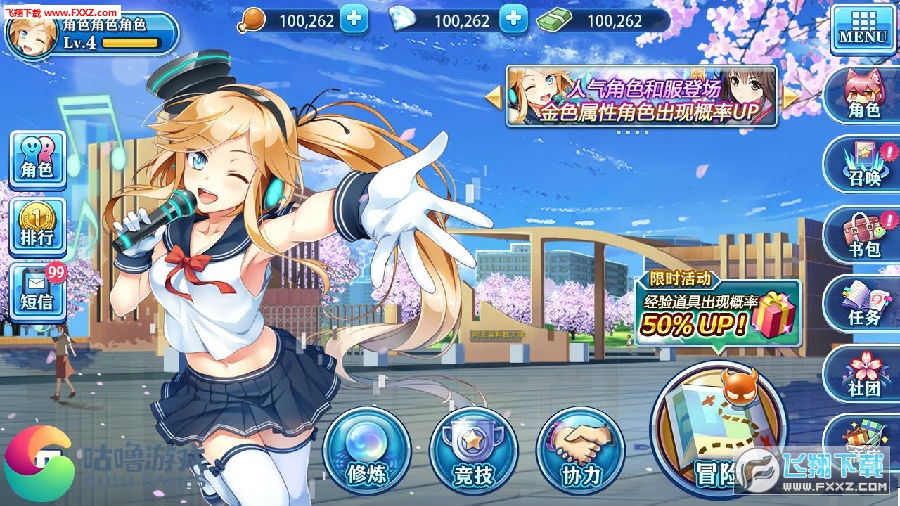
Task: Add more chicken drumstick stamina with plus
Action: click(x=354, y=19)
